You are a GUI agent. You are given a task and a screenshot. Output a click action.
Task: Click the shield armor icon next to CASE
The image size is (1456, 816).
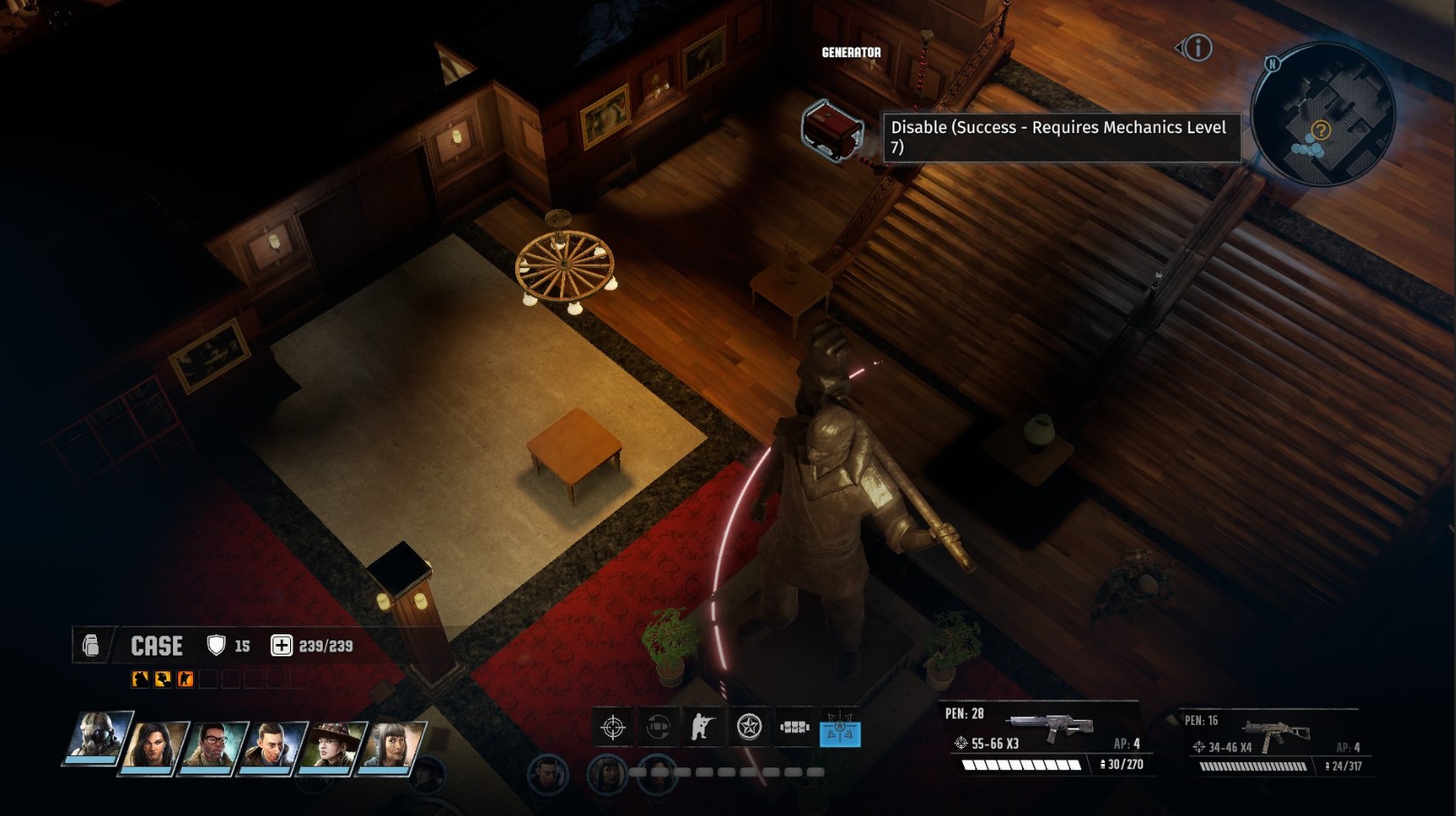tap(214, 645)
